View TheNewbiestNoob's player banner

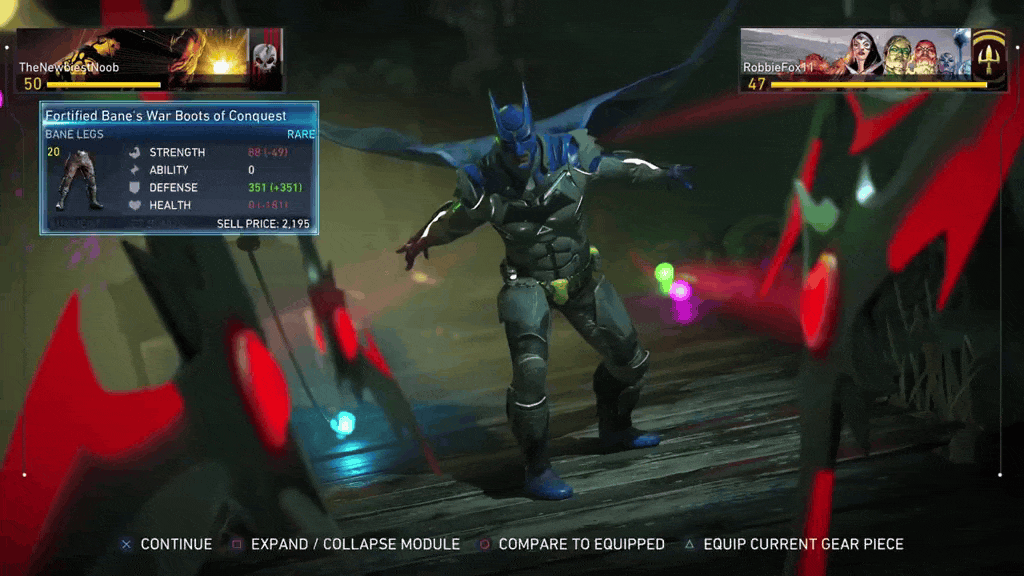tap(132, 60)
